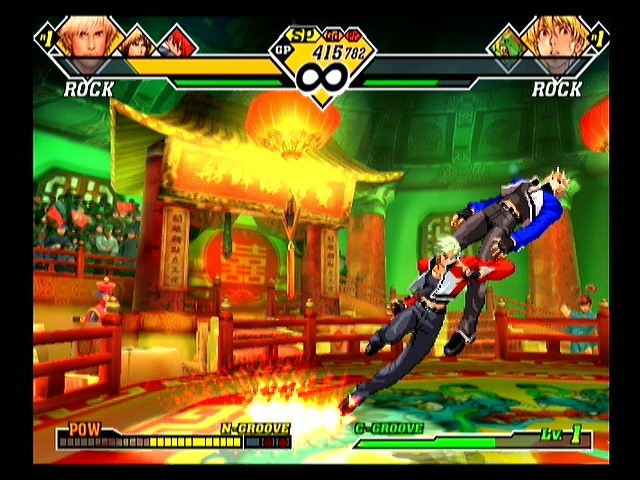Choose the brown-haired teammate portrait beside Rock
This screenshot has width=640, height=480.
point(139,42)
